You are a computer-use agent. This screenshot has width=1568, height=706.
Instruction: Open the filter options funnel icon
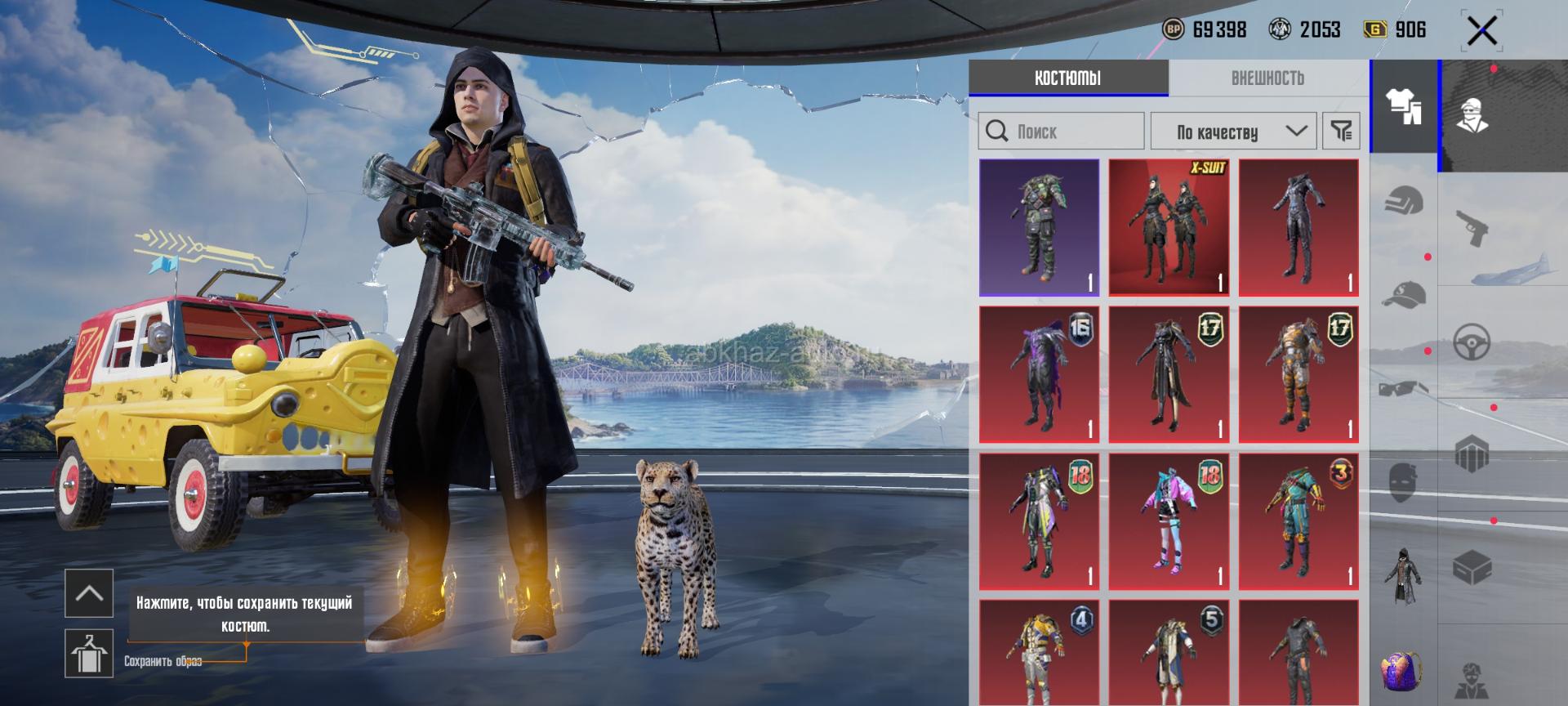click(1341, 131)
